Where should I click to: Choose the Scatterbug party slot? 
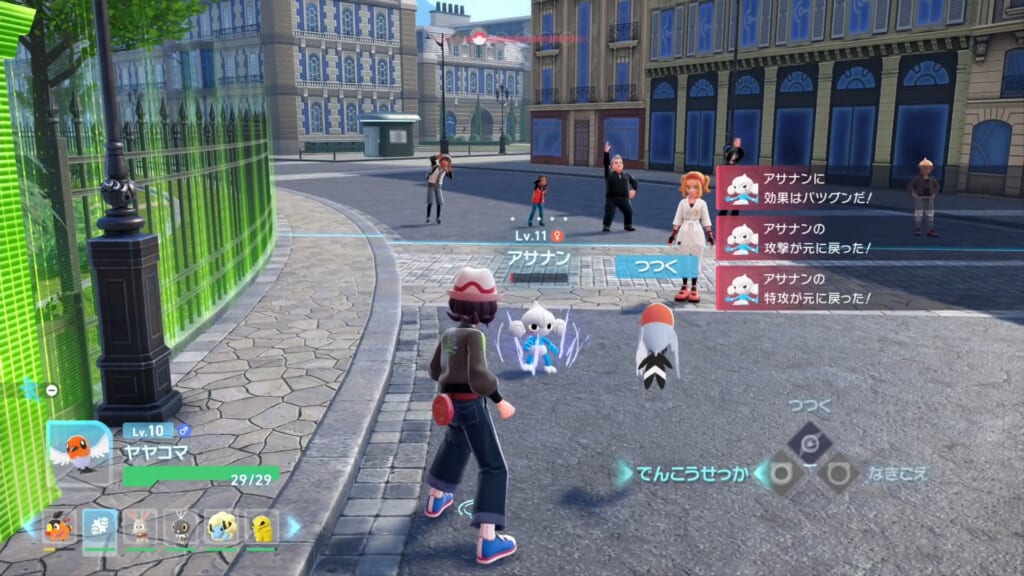point(181,527)
